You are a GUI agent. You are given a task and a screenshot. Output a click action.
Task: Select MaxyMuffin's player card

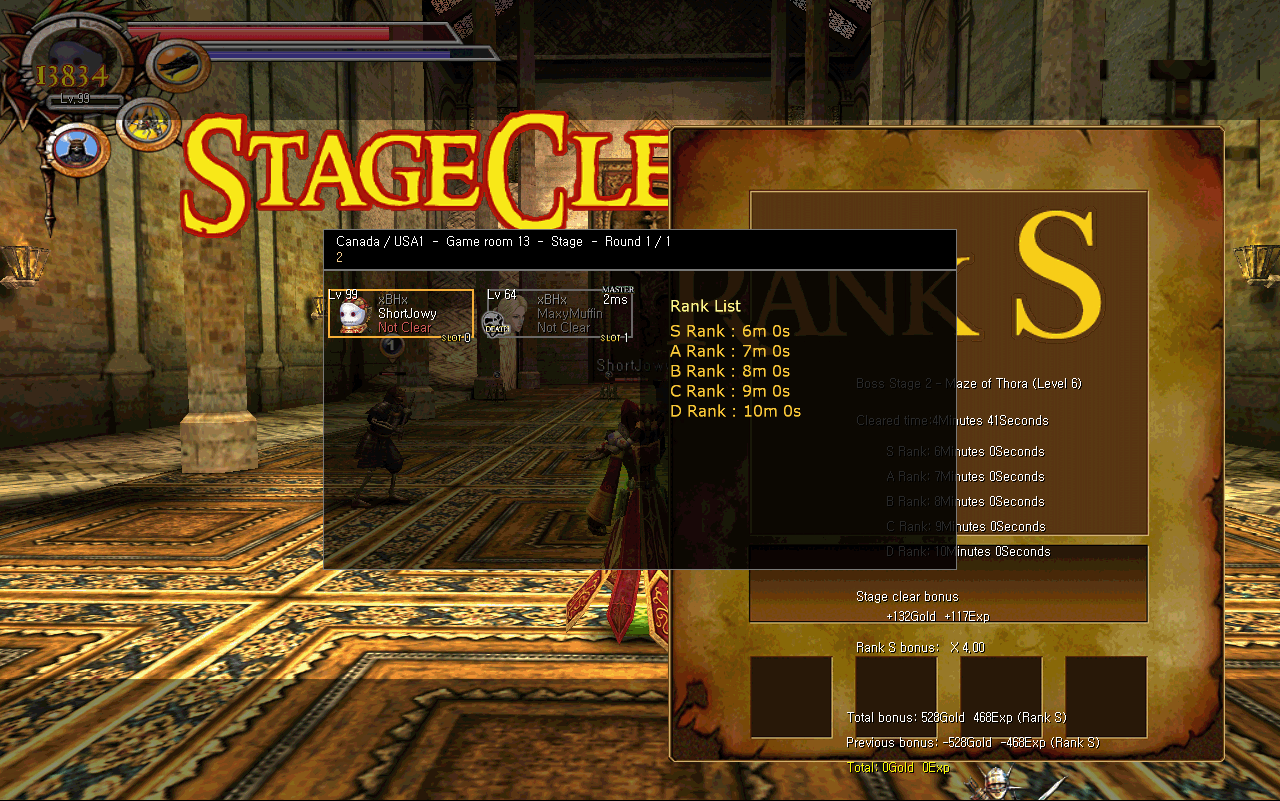[559, 314]
